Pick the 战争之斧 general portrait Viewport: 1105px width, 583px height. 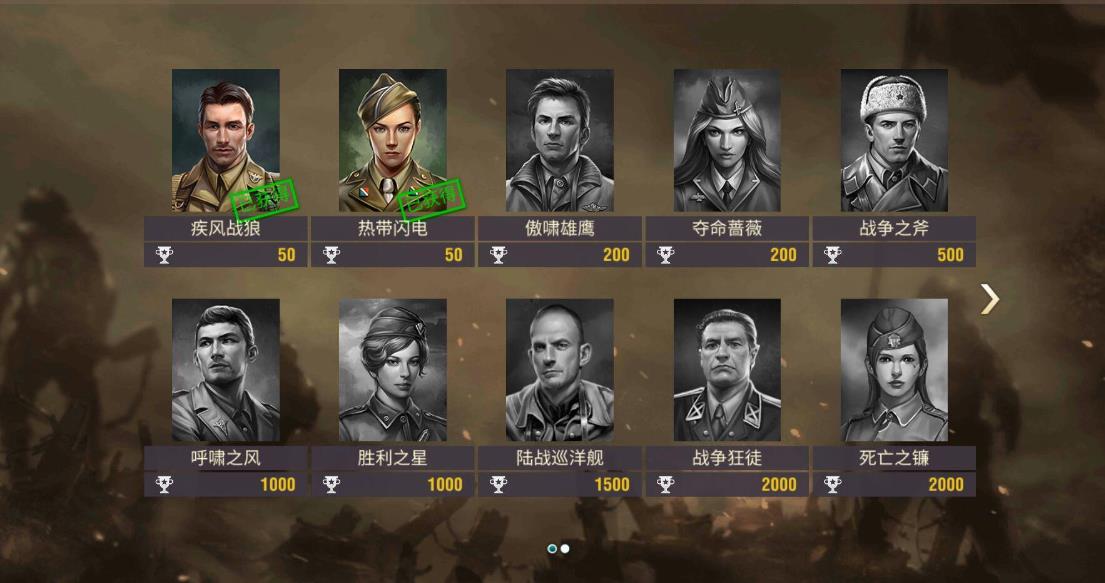(x=894, y=141)
